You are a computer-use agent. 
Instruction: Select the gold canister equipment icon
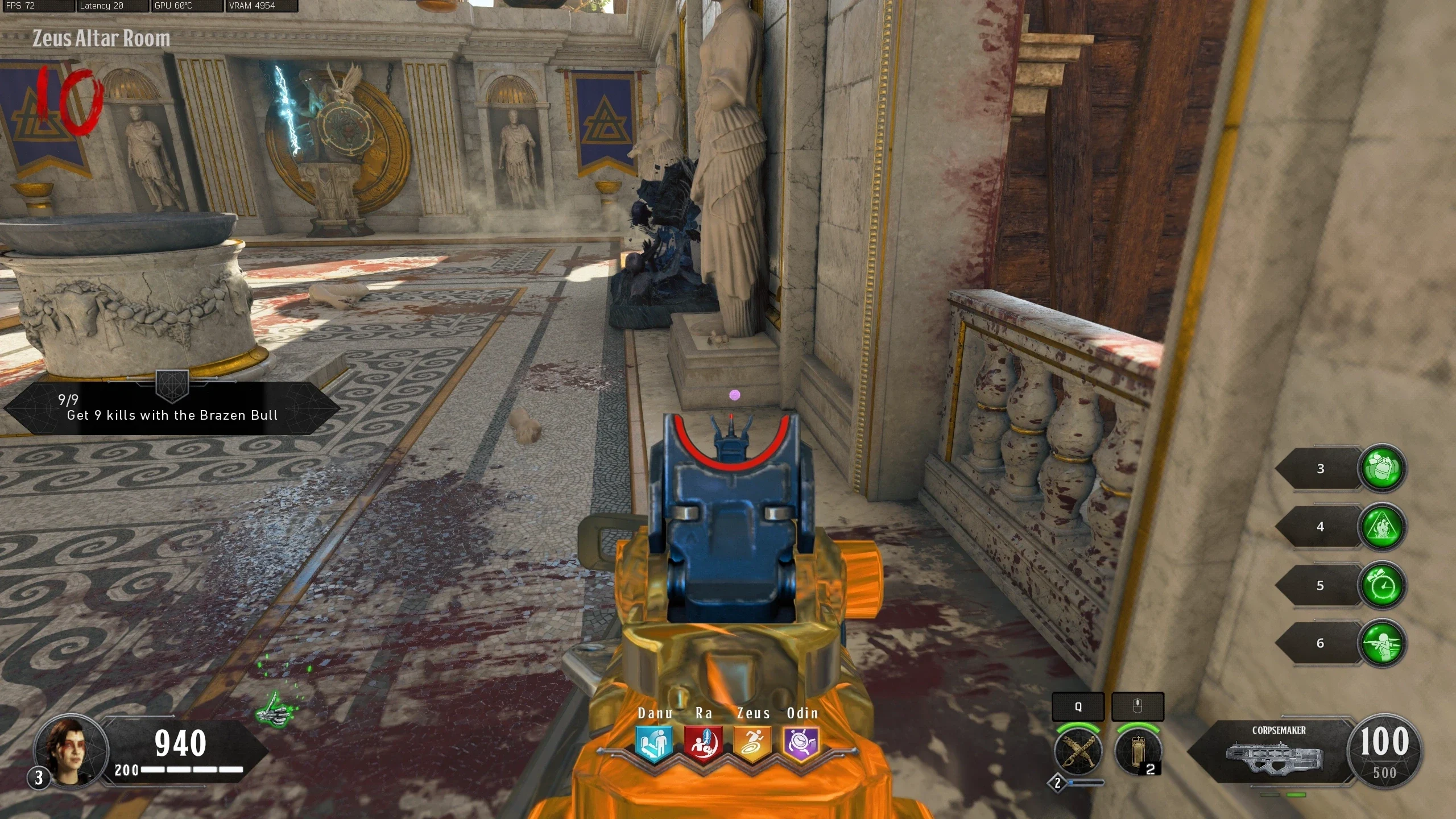tap(1137, 751)
